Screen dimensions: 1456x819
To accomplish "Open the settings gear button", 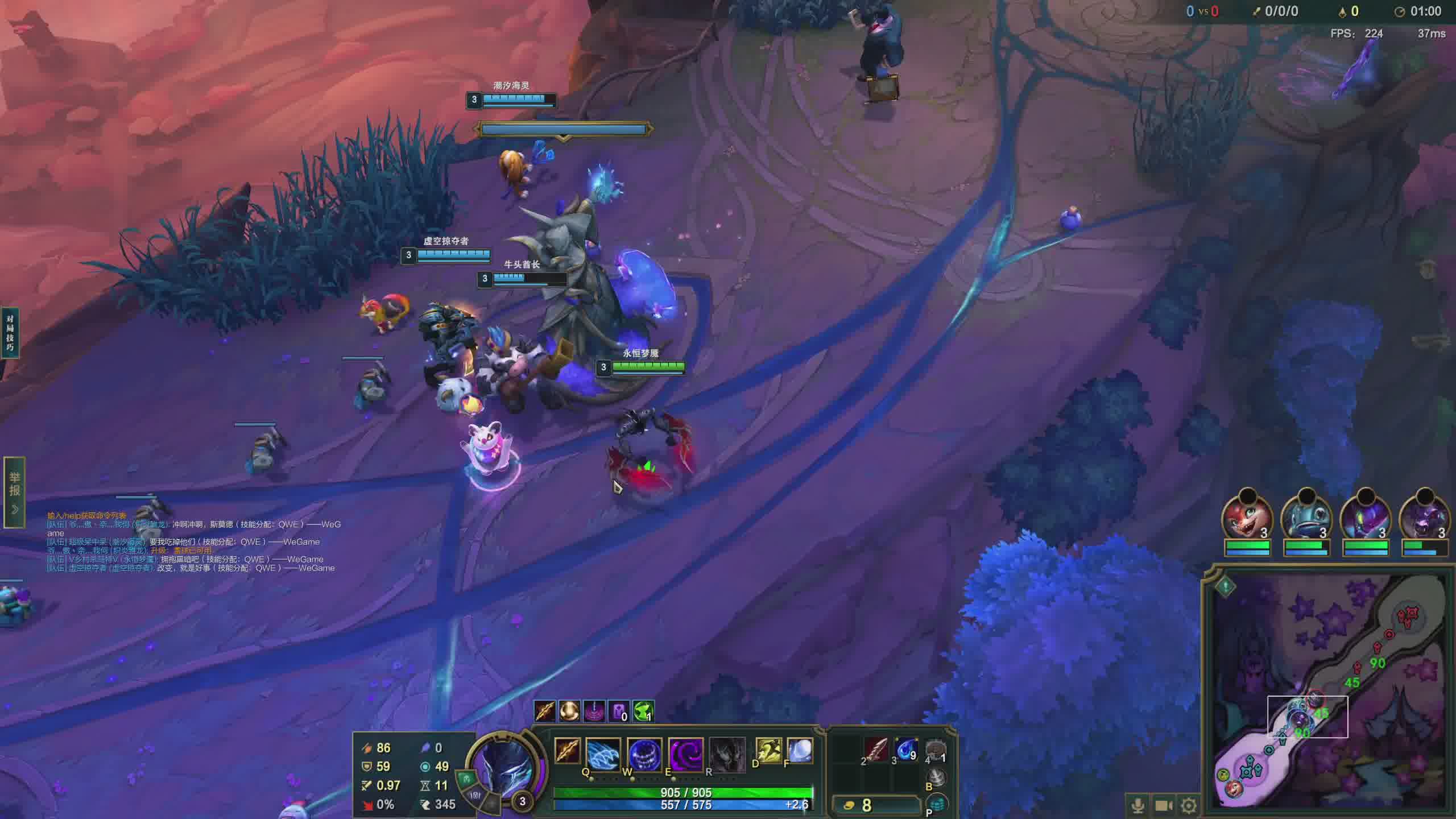I will tap(1189, 805).
